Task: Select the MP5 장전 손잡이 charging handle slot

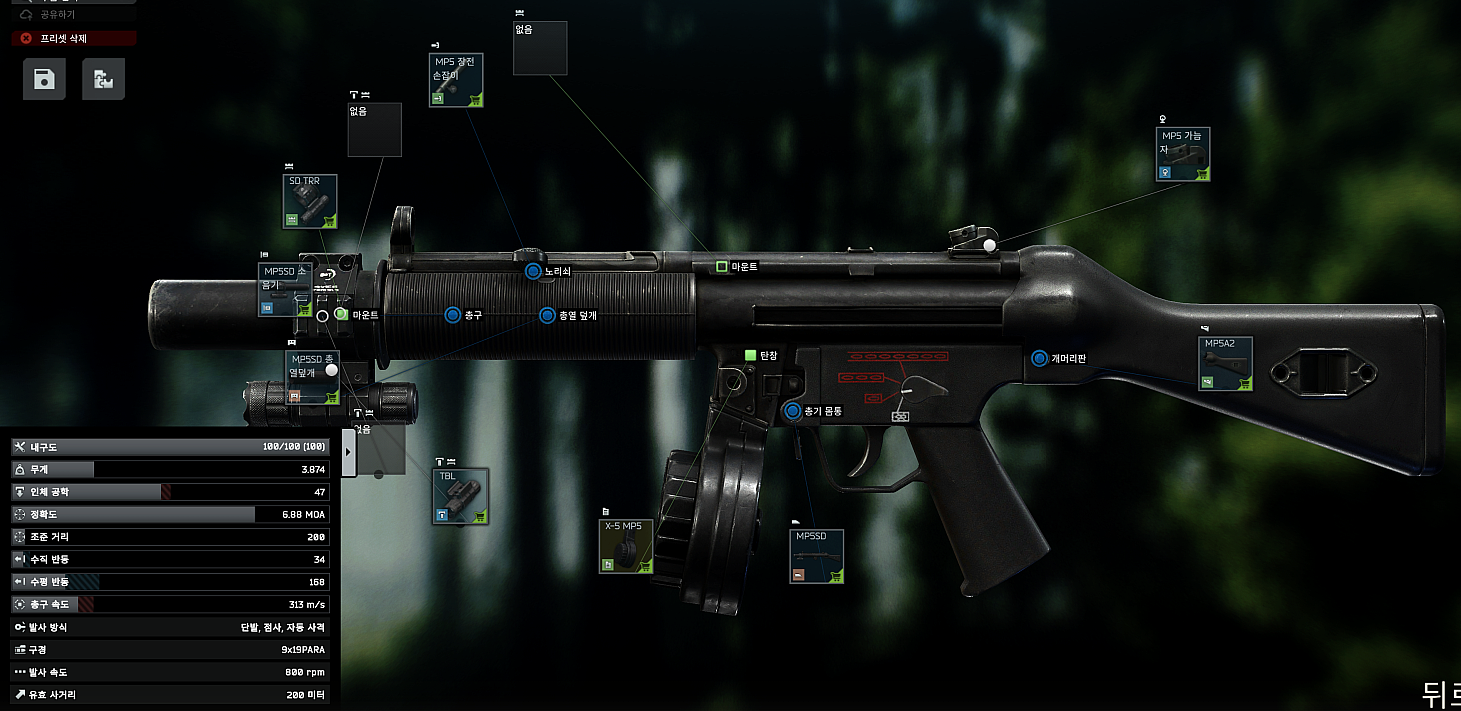Action: pyautogui.click(x=456, y=80)
